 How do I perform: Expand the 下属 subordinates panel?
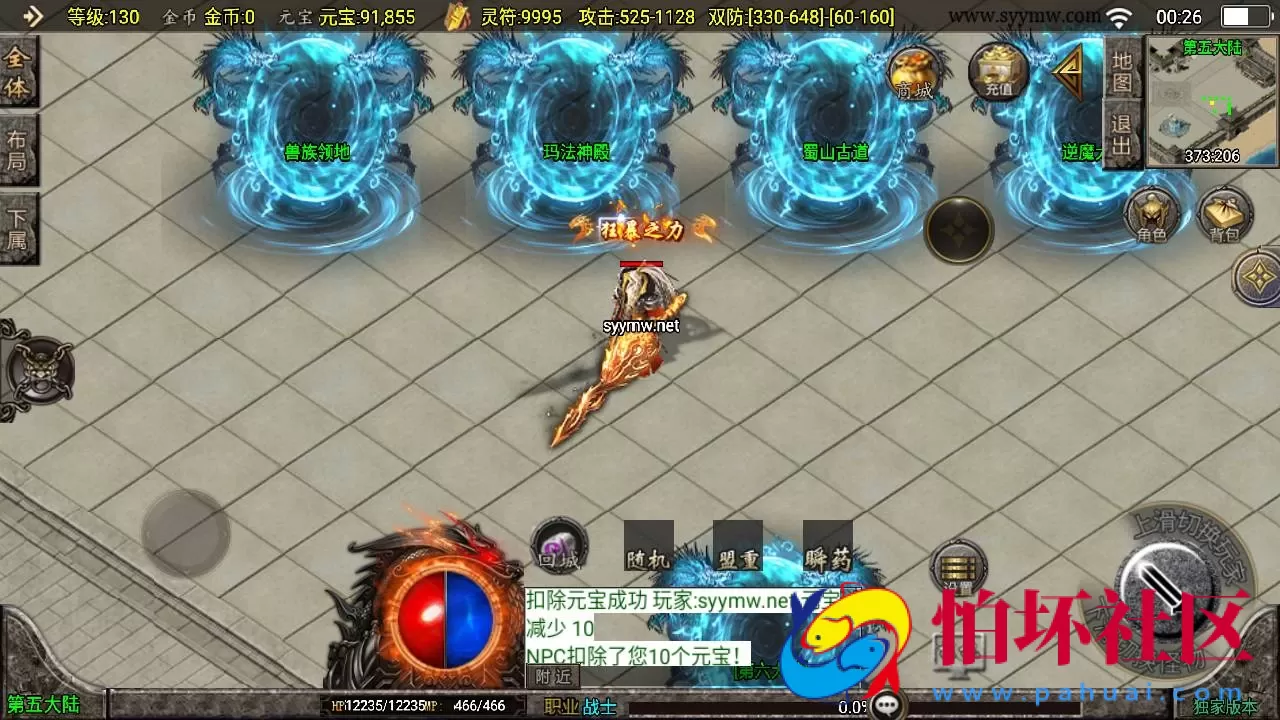(x=18, y=227)
